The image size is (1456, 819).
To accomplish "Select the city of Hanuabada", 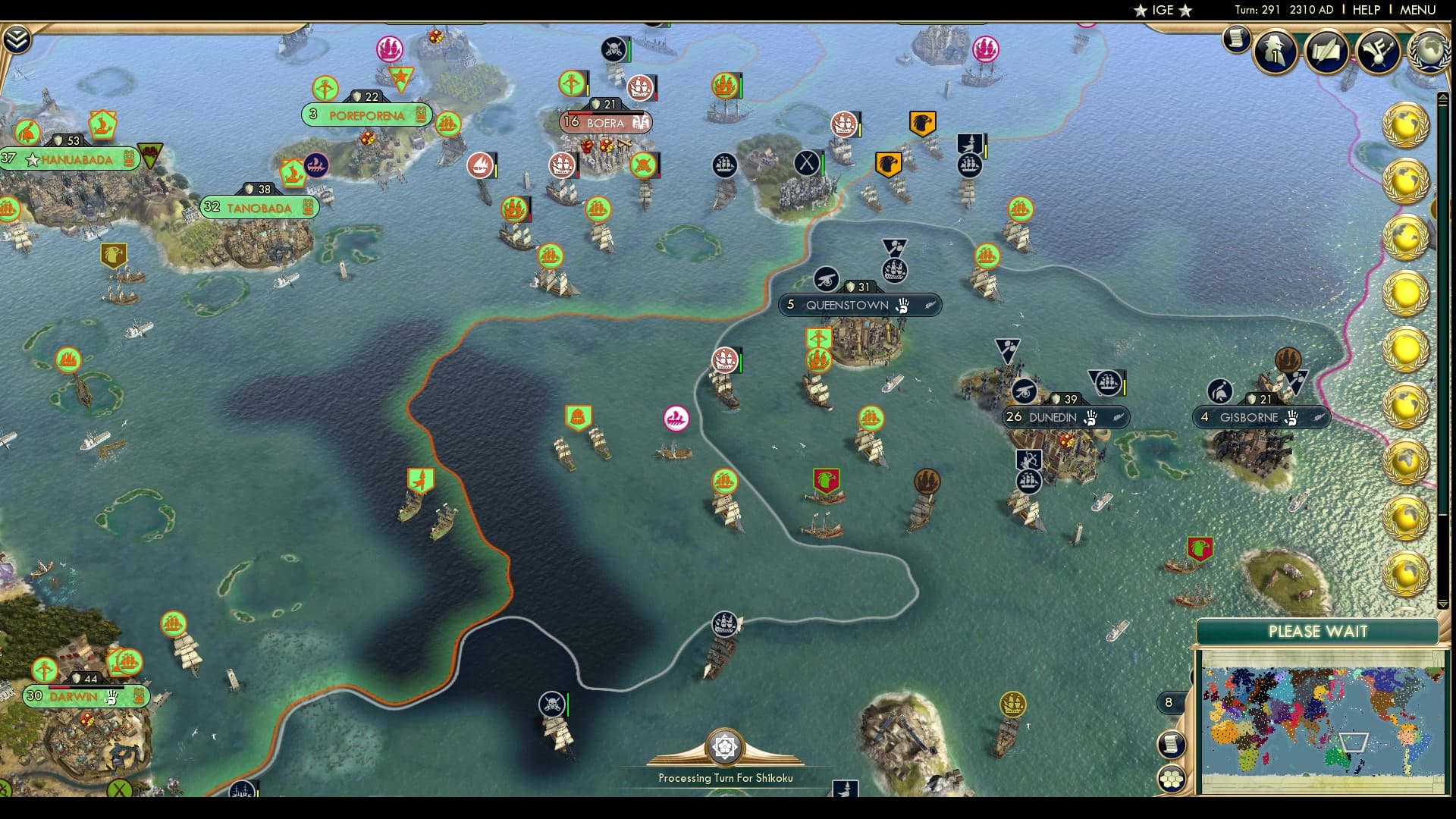I will 74,160.
